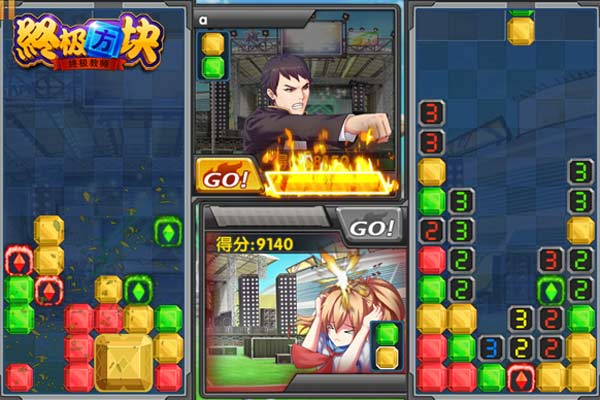Select the blue number 3 block
600x400 pixels.
coord(490,348)
